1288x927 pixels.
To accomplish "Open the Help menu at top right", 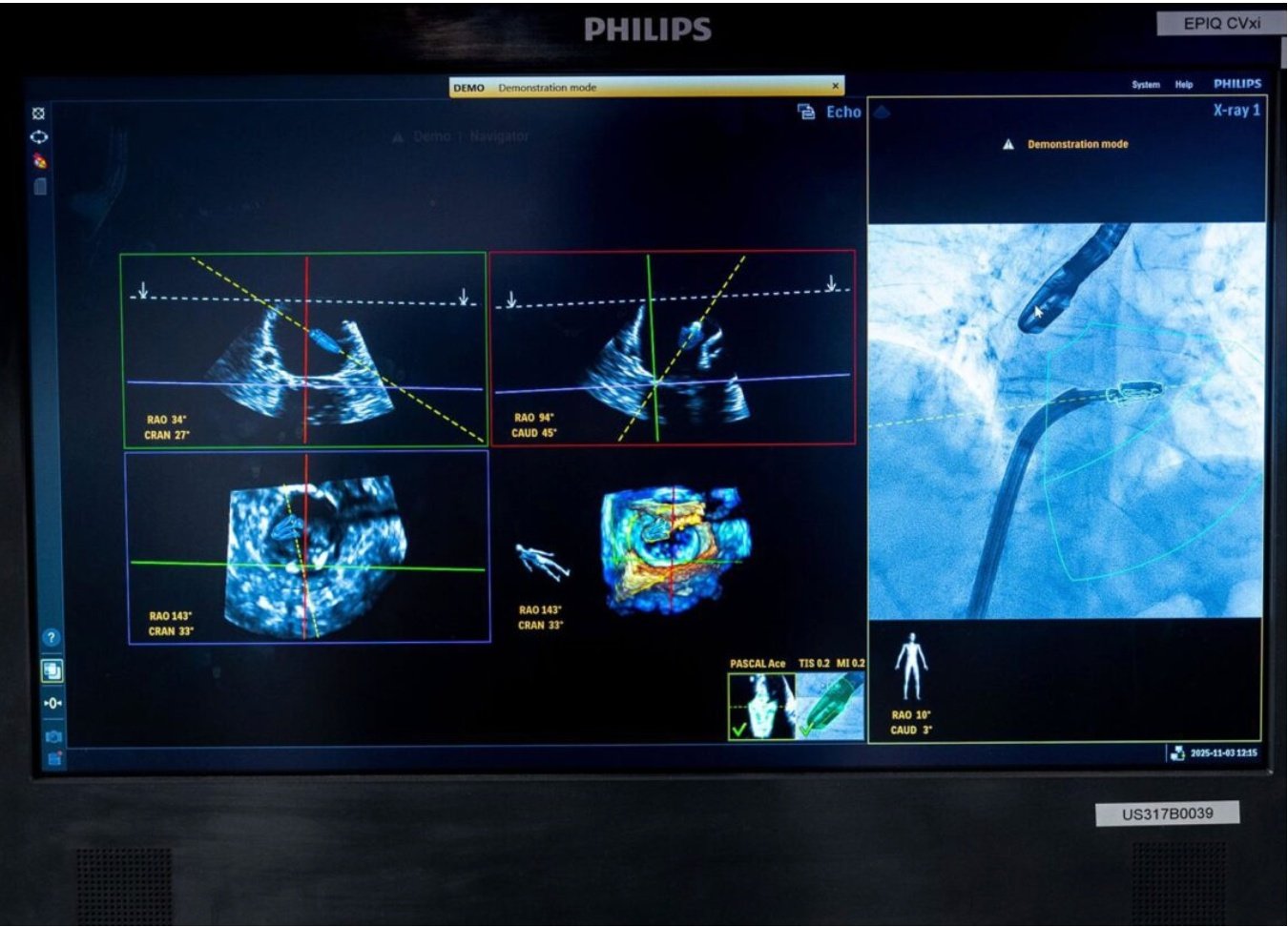I will [1184, 84].
